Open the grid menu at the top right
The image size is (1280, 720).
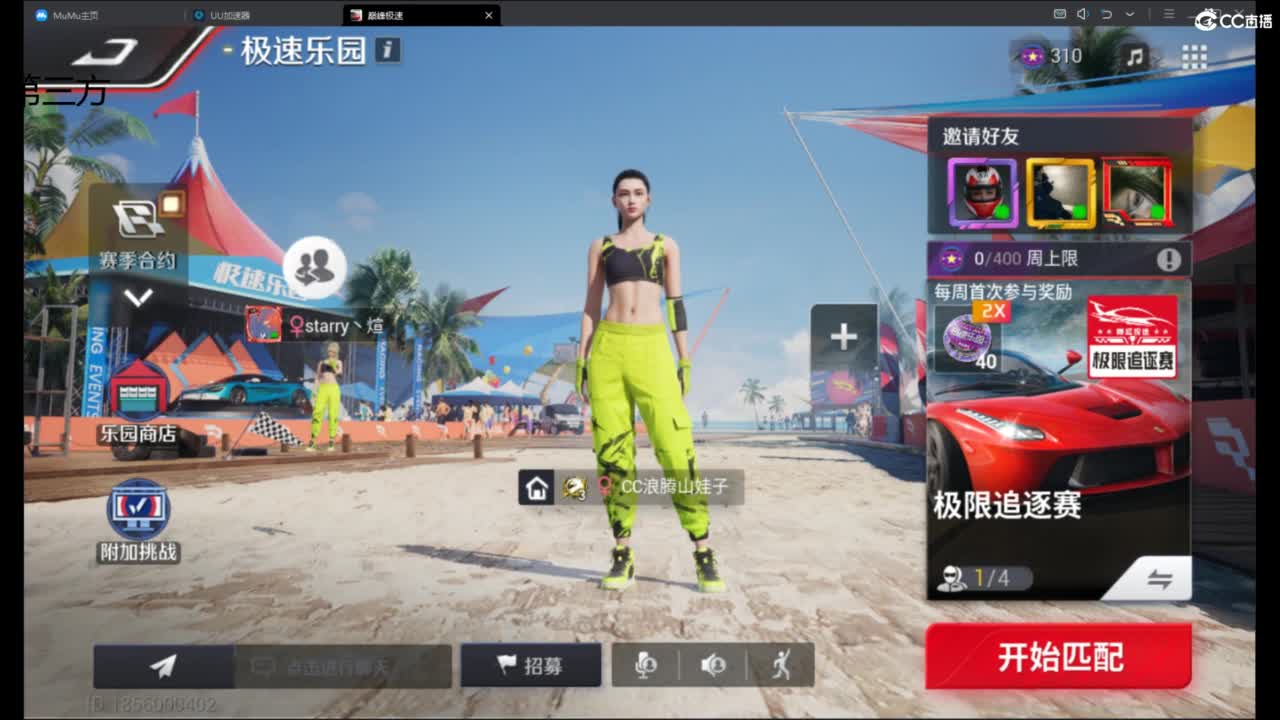tap(1193, 56)
